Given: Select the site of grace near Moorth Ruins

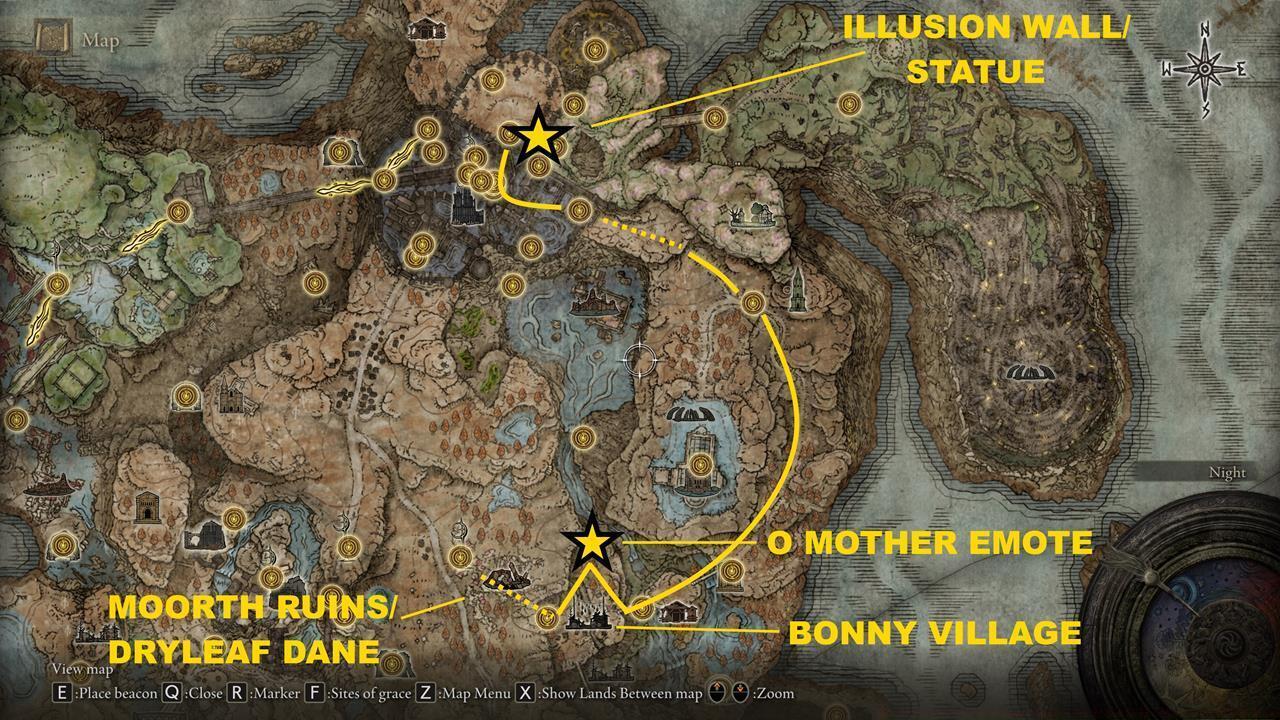Looking at the screenshot, I should (x=546, y=616).
